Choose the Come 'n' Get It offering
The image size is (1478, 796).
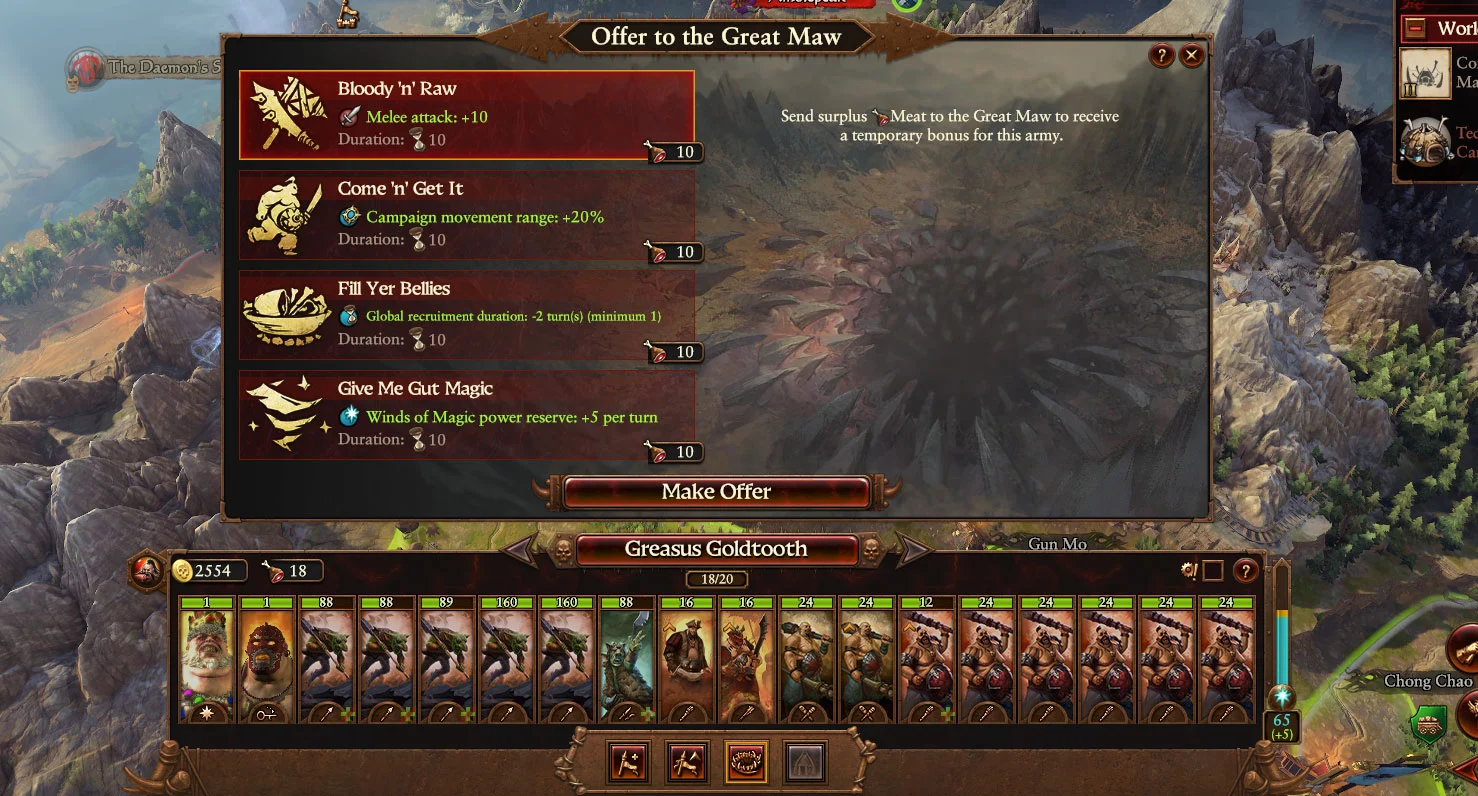pos(466,215)
